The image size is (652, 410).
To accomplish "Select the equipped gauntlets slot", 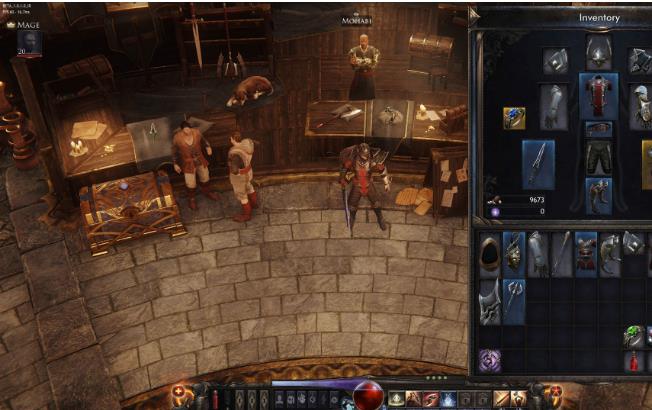I will (x=553, y=105).
